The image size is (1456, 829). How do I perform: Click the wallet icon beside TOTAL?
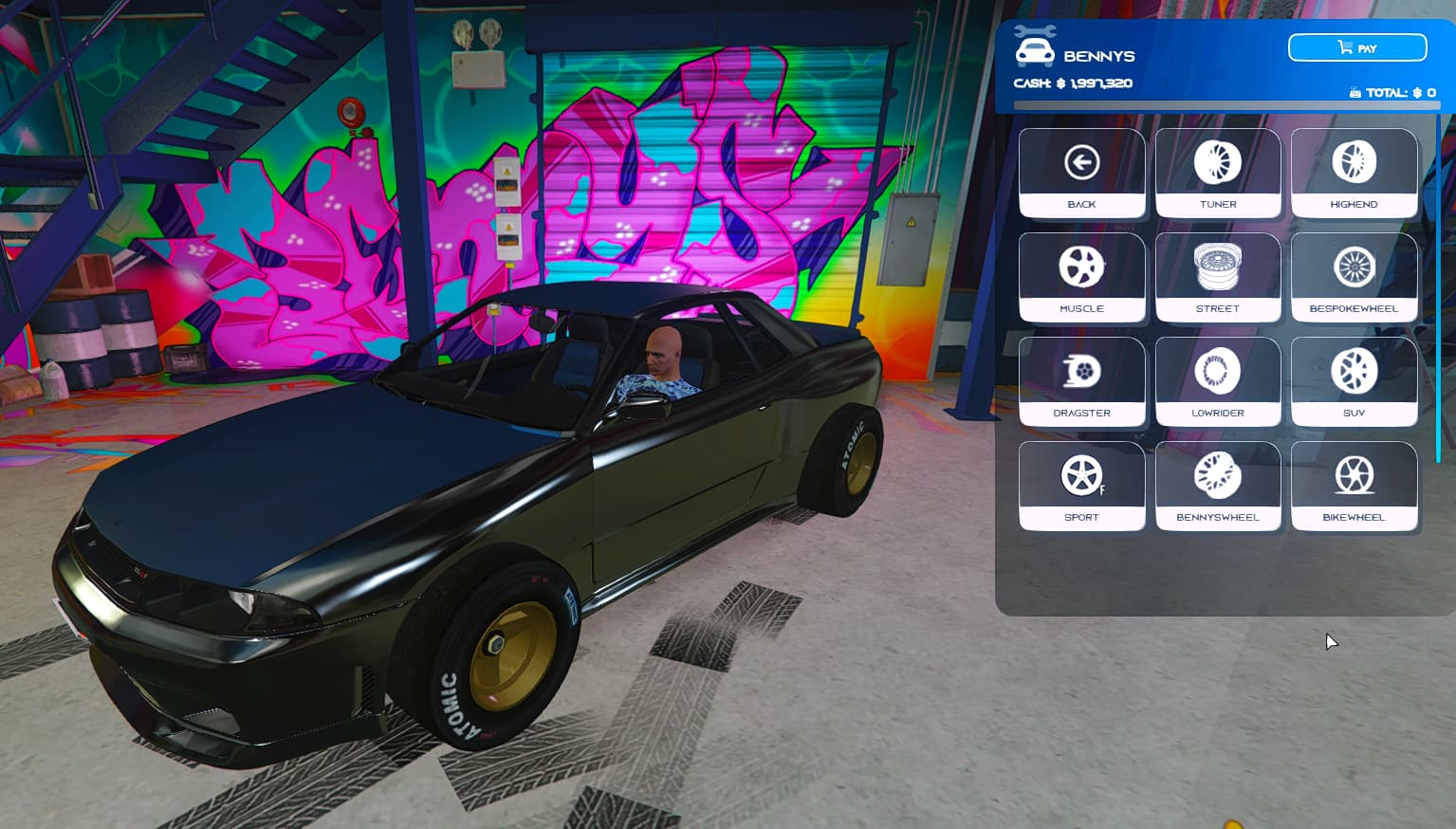[x=1355, y=92]
